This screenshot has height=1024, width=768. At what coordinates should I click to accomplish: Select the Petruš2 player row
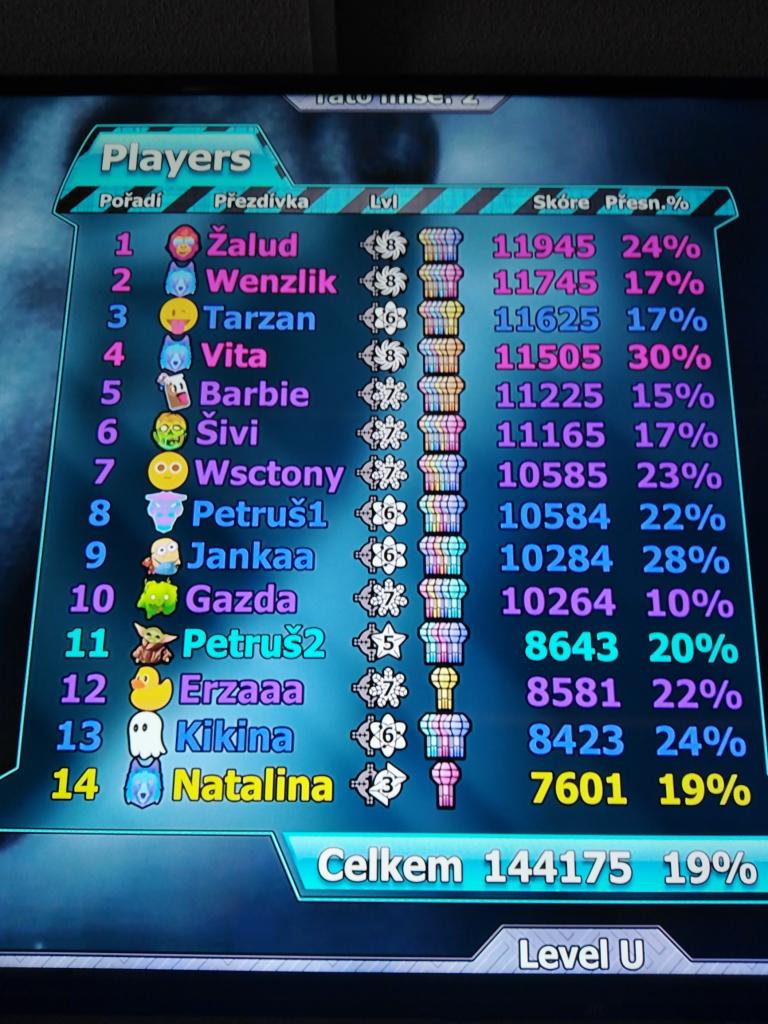[253, 644]
